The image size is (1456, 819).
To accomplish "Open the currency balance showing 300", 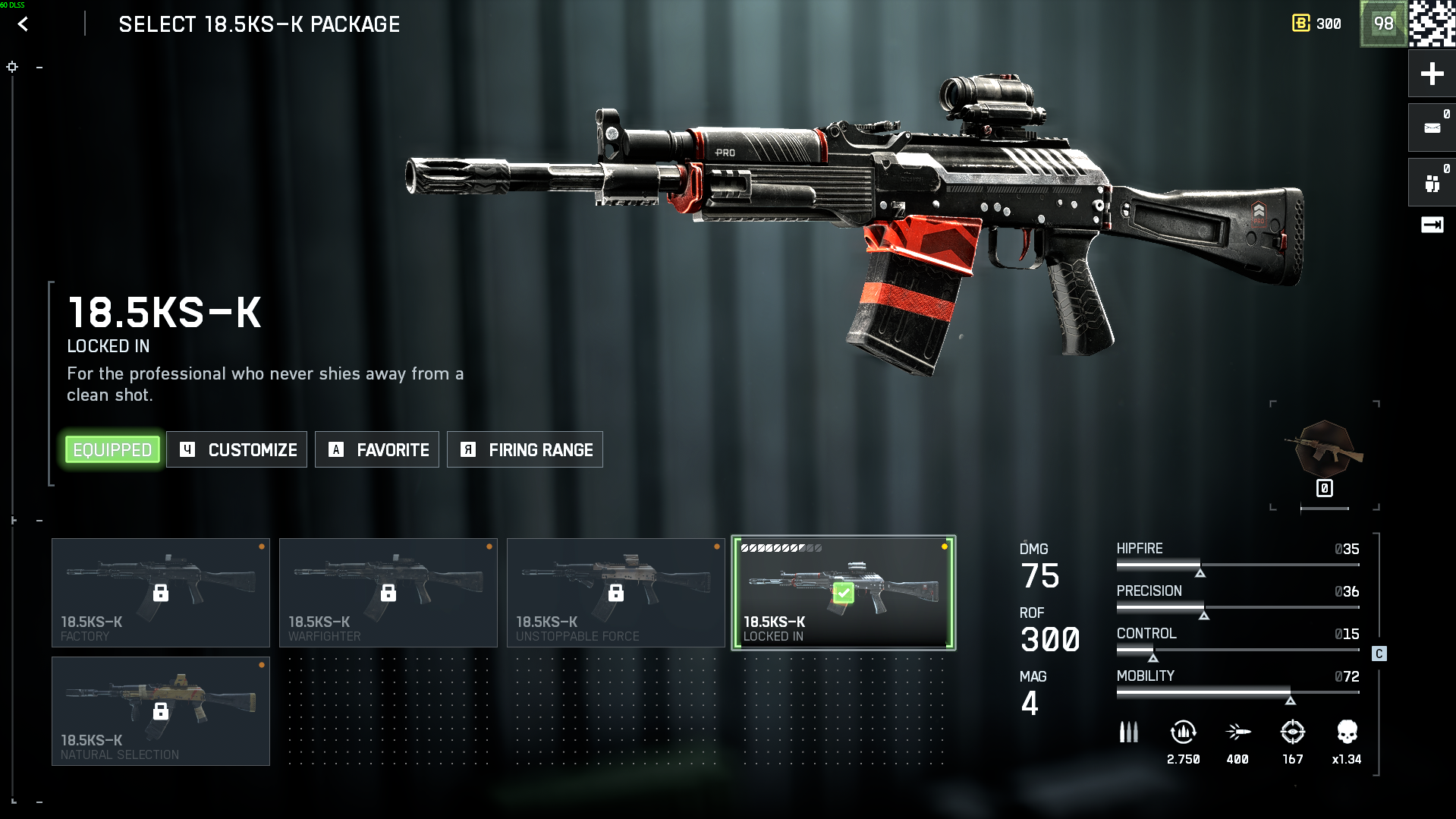I will (1317, 24).
